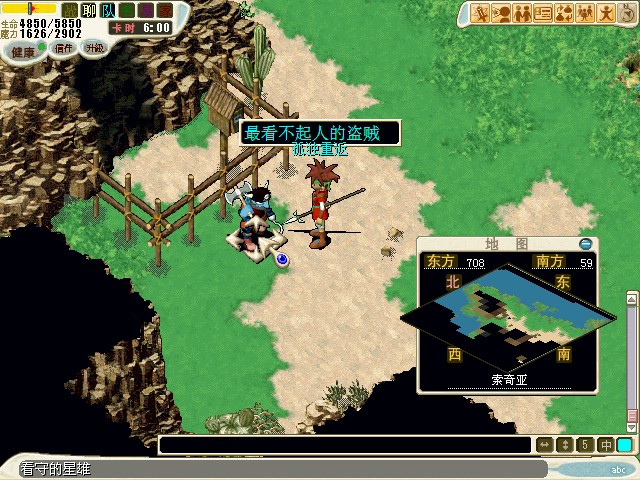Open the 健康 health status panel
This screenshot has width=640, height=480.
[x=23, y=50]
